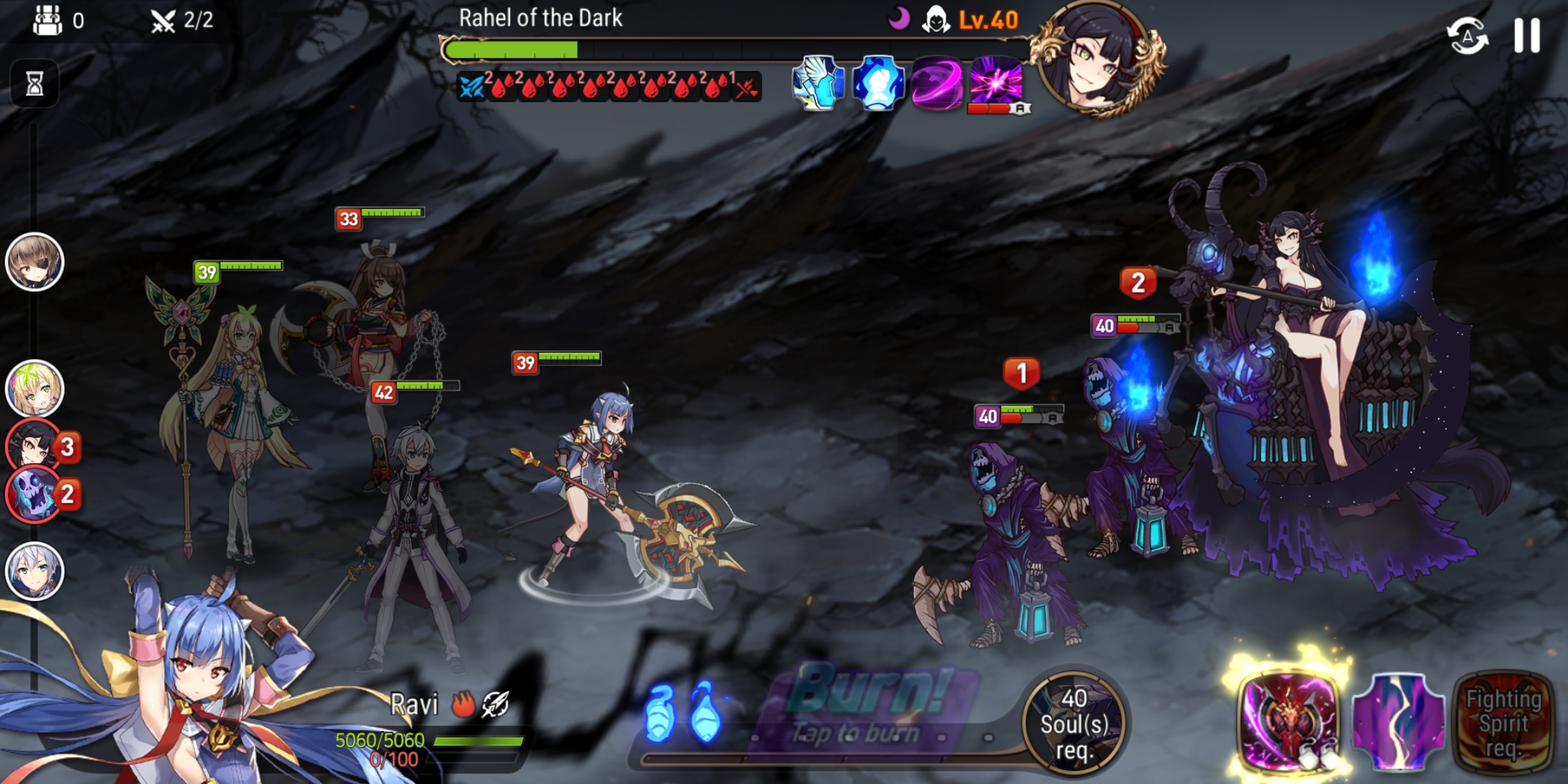Use Ravi's glowing first skill
Viewport: 1568px width, 784px height.
point(1289,720)
